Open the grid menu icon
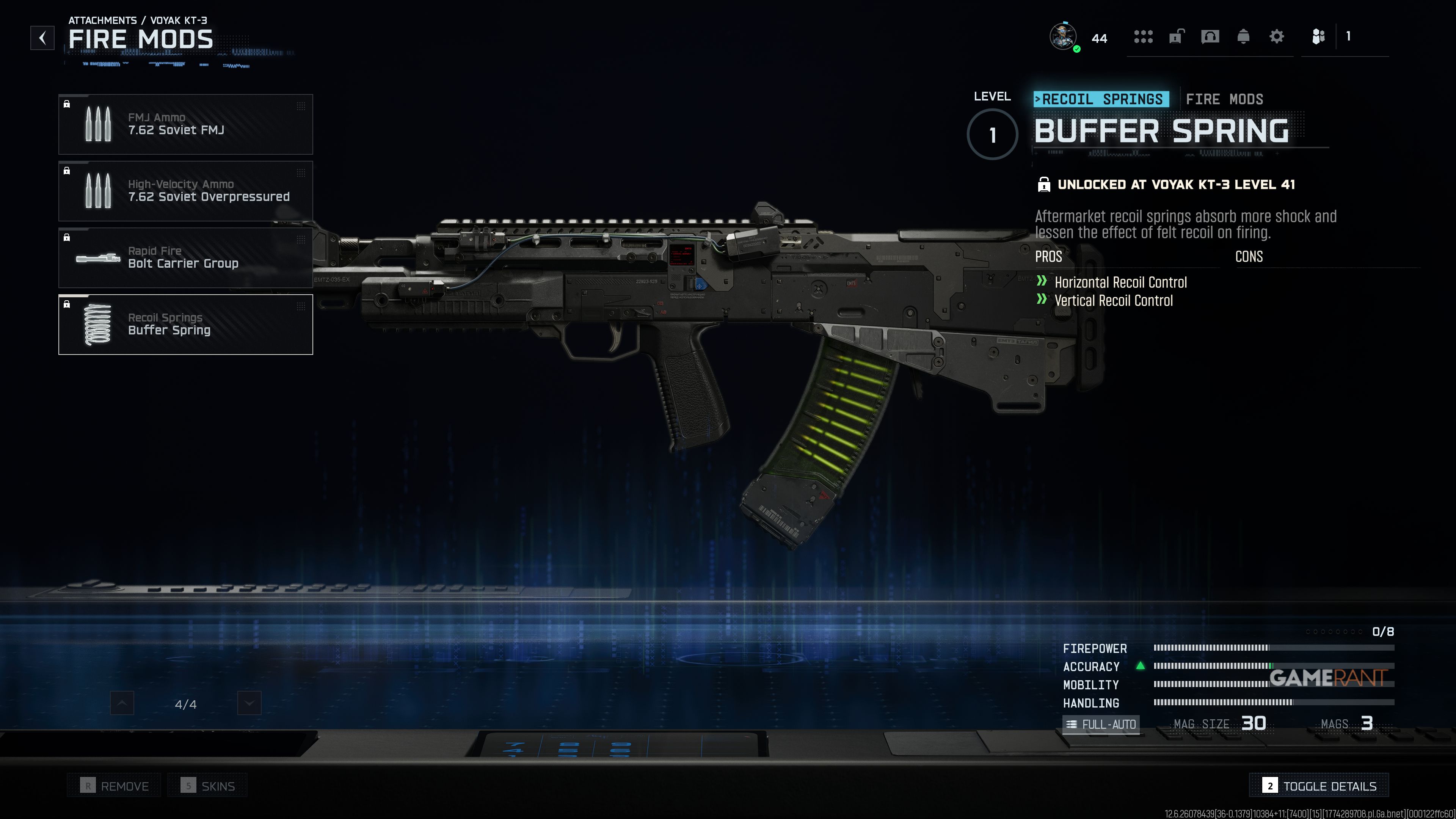Screen dimensions: 1456x819 pos(1143,37)
